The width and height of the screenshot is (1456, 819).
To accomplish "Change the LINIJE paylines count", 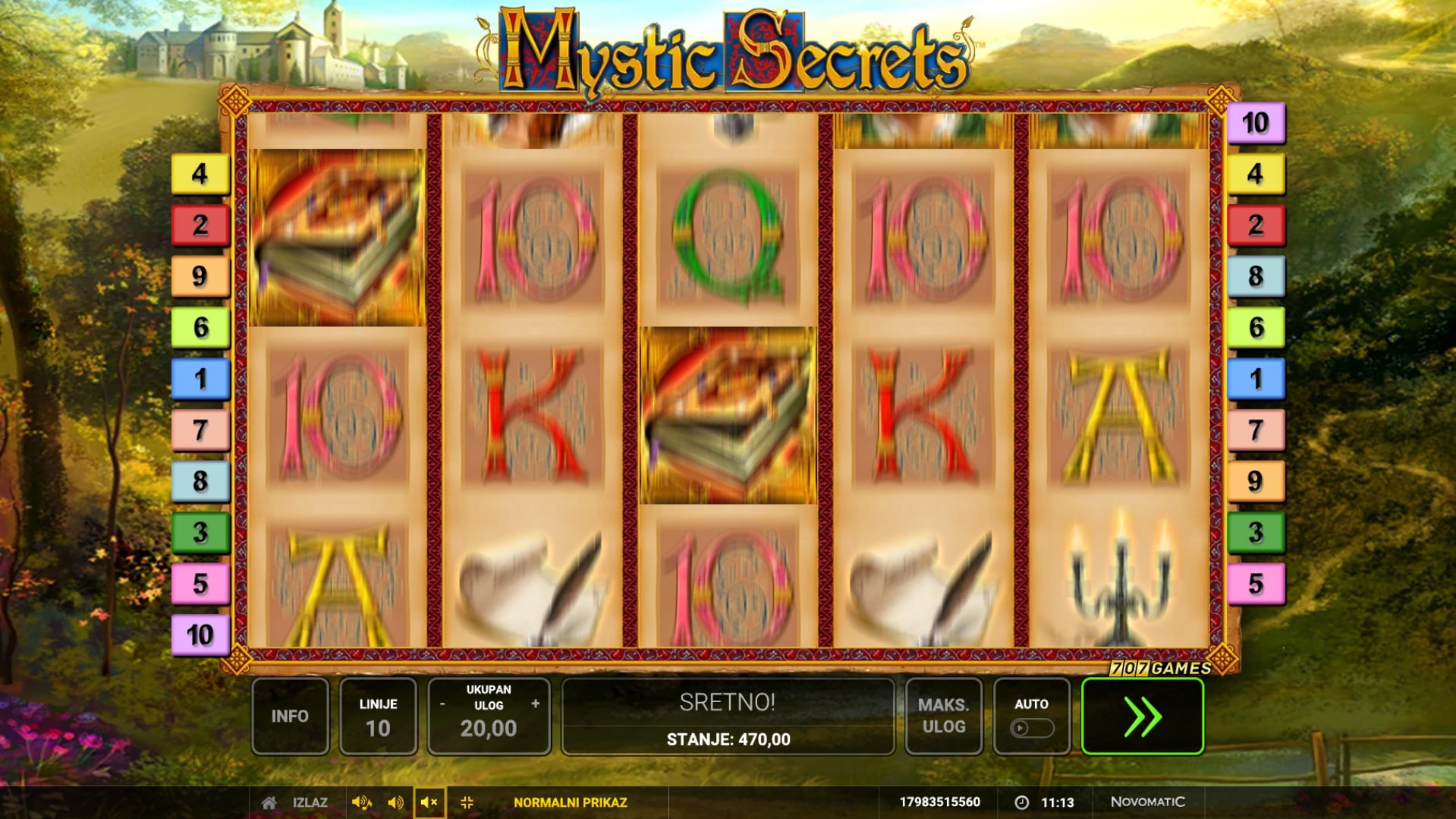I will tap(378, 716).
